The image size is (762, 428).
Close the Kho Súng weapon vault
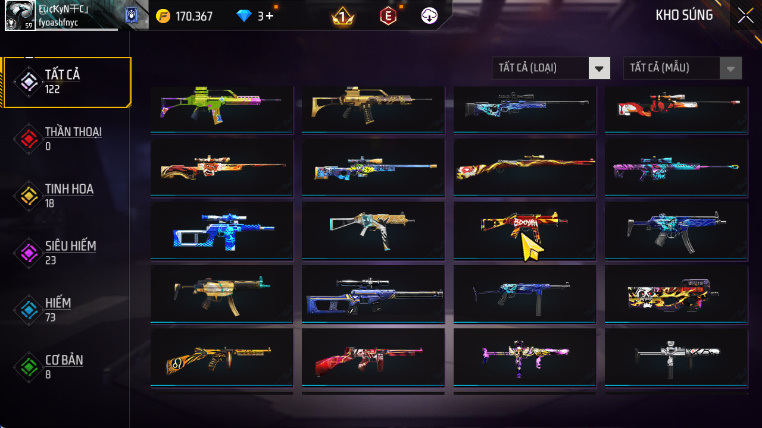pos(745,15)
